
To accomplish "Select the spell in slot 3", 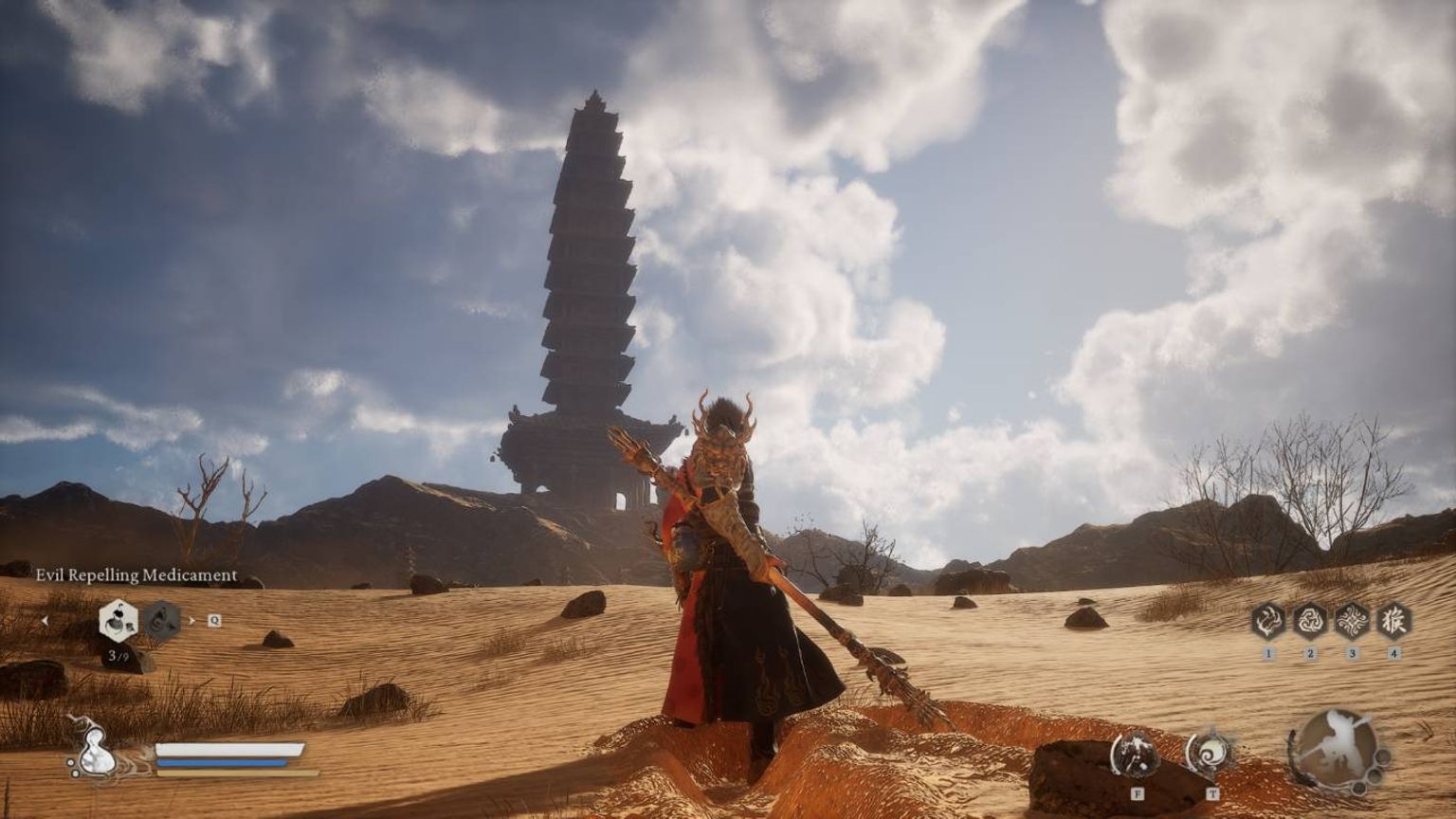I will (x=1353, y=621).
